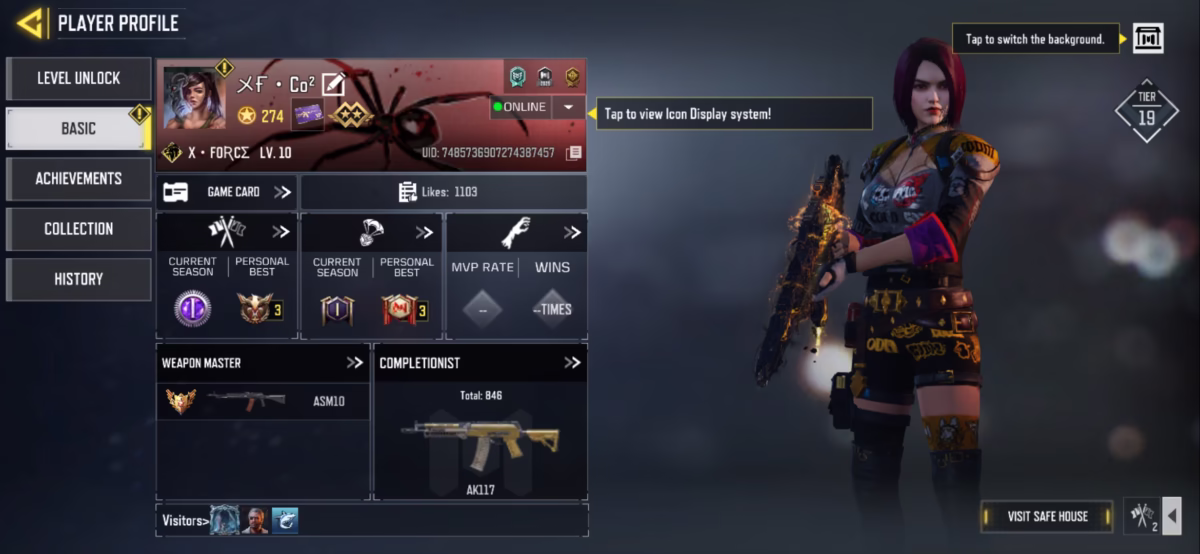
Task: Copy the UID number
Action: point(573,153)
